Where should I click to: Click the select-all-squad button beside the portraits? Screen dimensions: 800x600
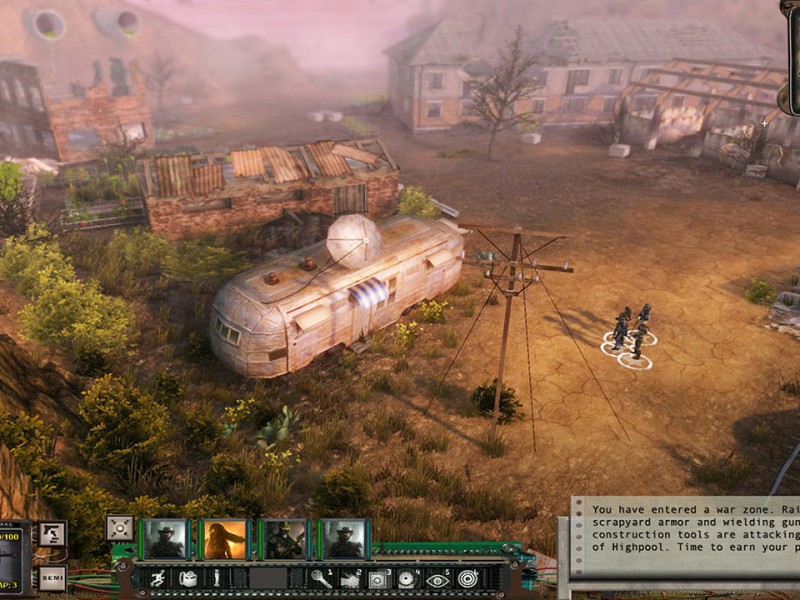[120, 527]
